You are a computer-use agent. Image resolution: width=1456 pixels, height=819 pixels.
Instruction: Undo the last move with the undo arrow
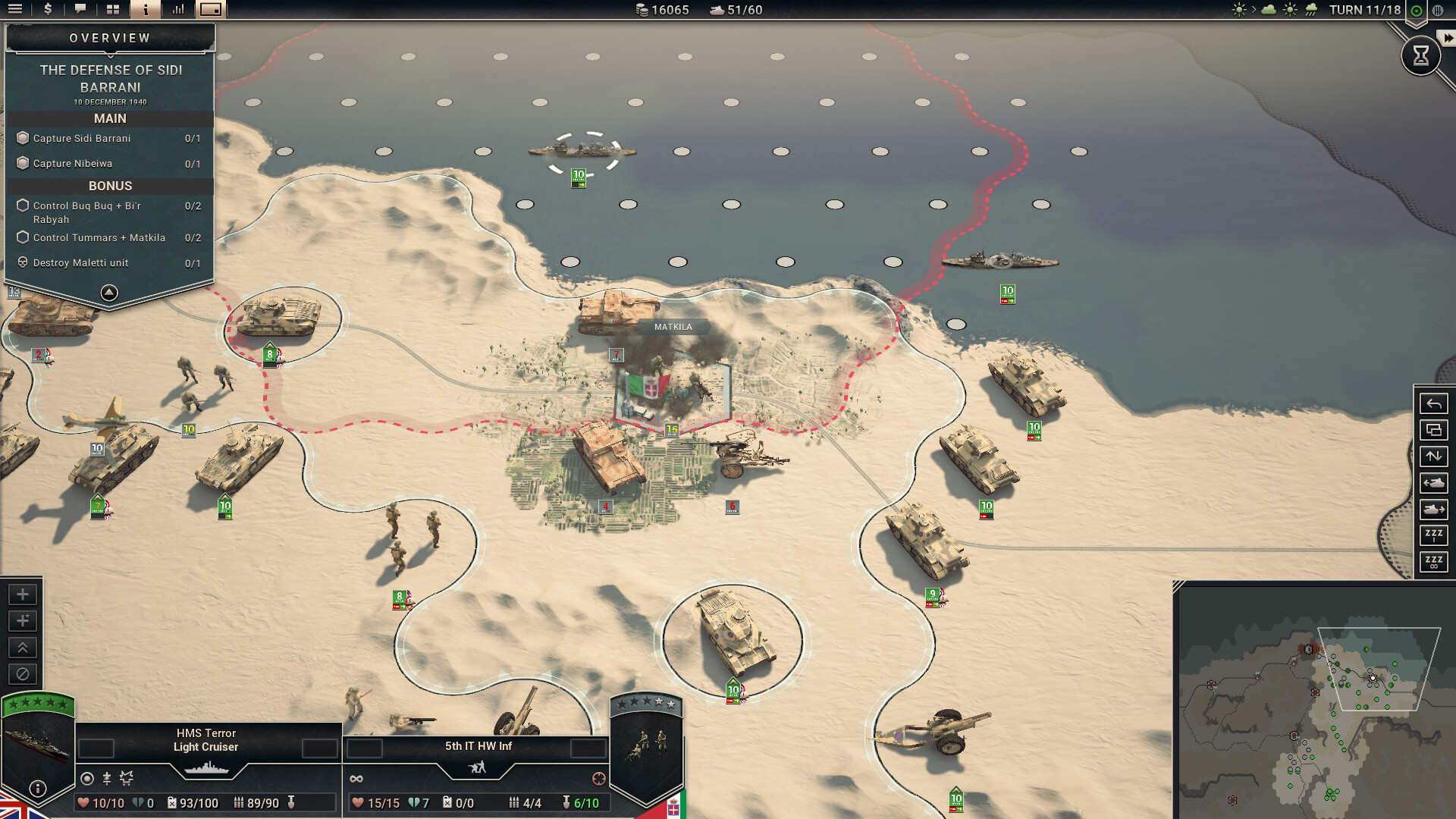pyautogui.click(x=1433, y=402)
